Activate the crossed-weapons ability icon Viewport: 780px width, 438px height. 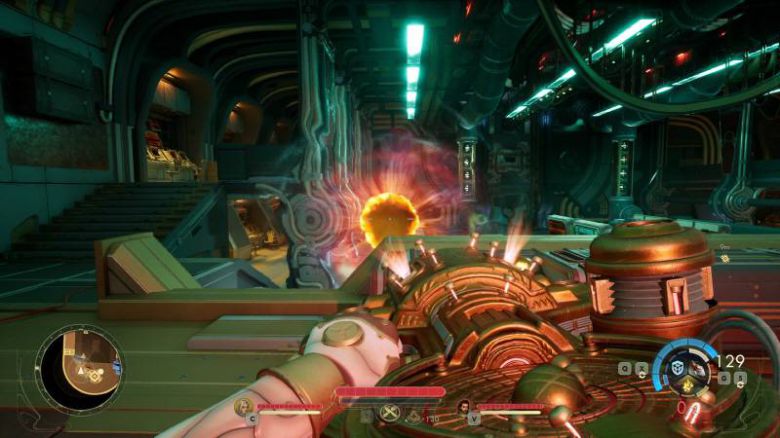(390, 412)
